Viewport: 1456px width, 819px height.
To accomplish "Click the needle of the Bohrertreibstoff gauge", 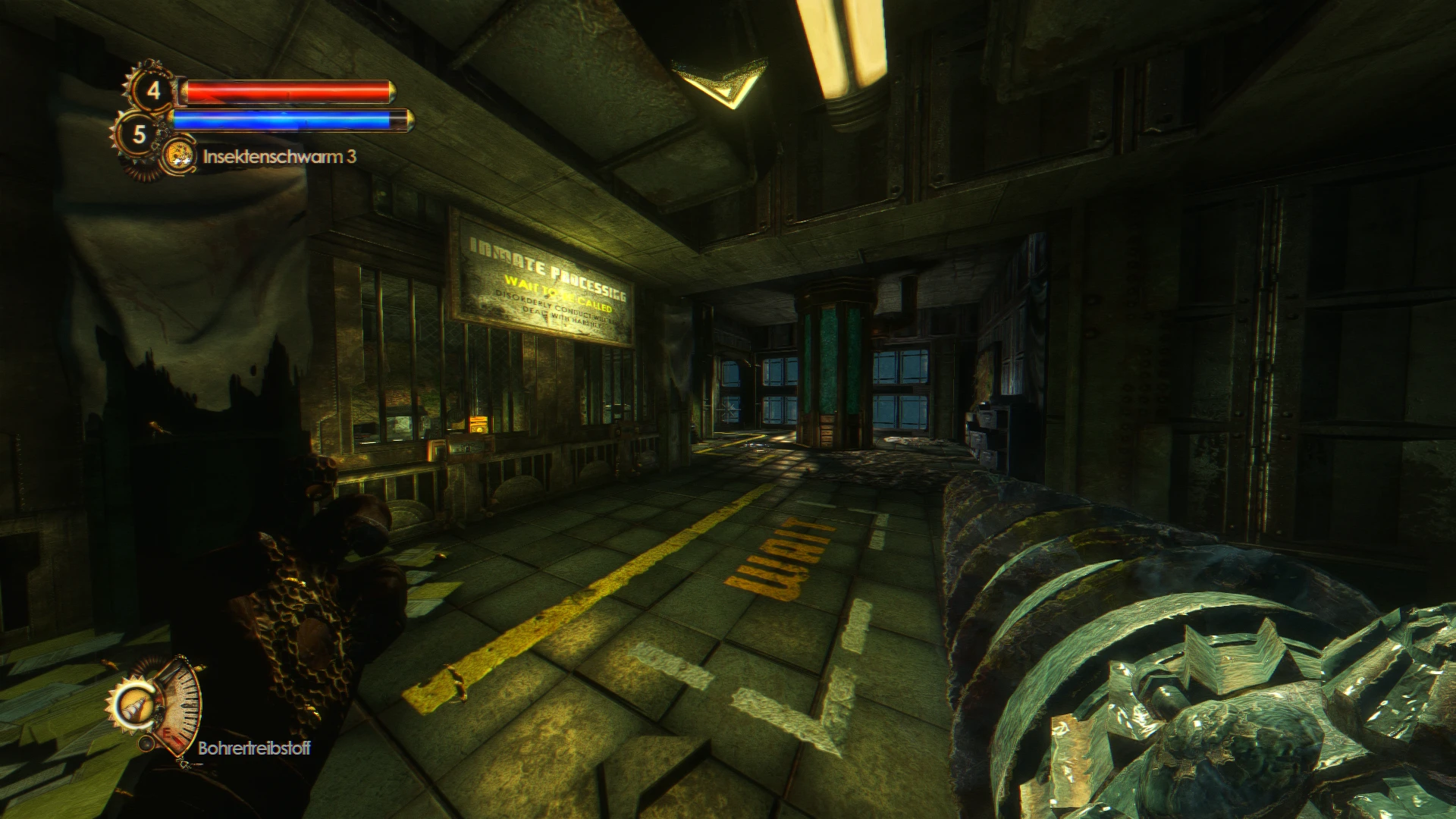I will point(177,740).
